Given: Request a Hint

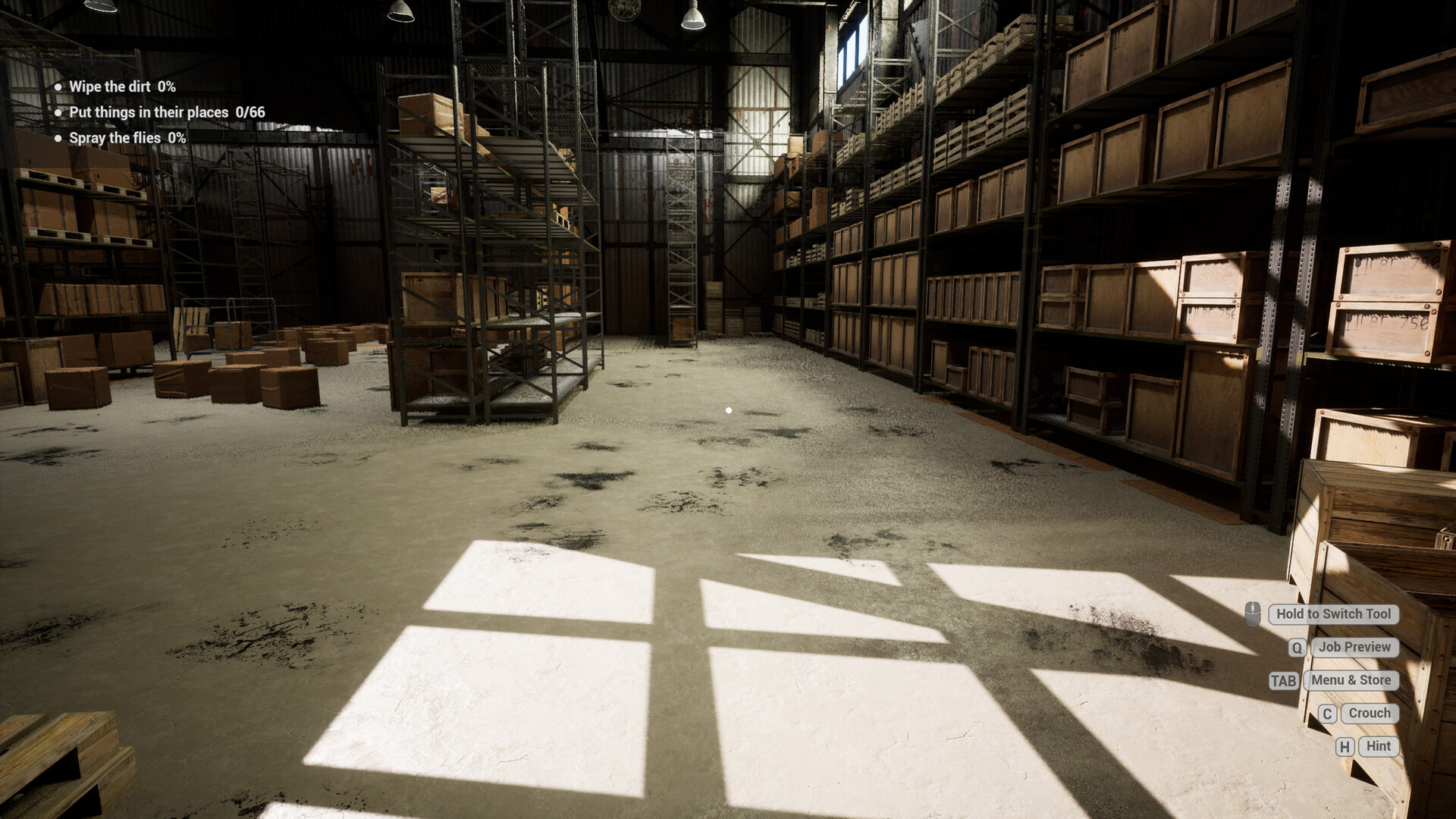Looking at the screenshot, I should coord(1378,746).
